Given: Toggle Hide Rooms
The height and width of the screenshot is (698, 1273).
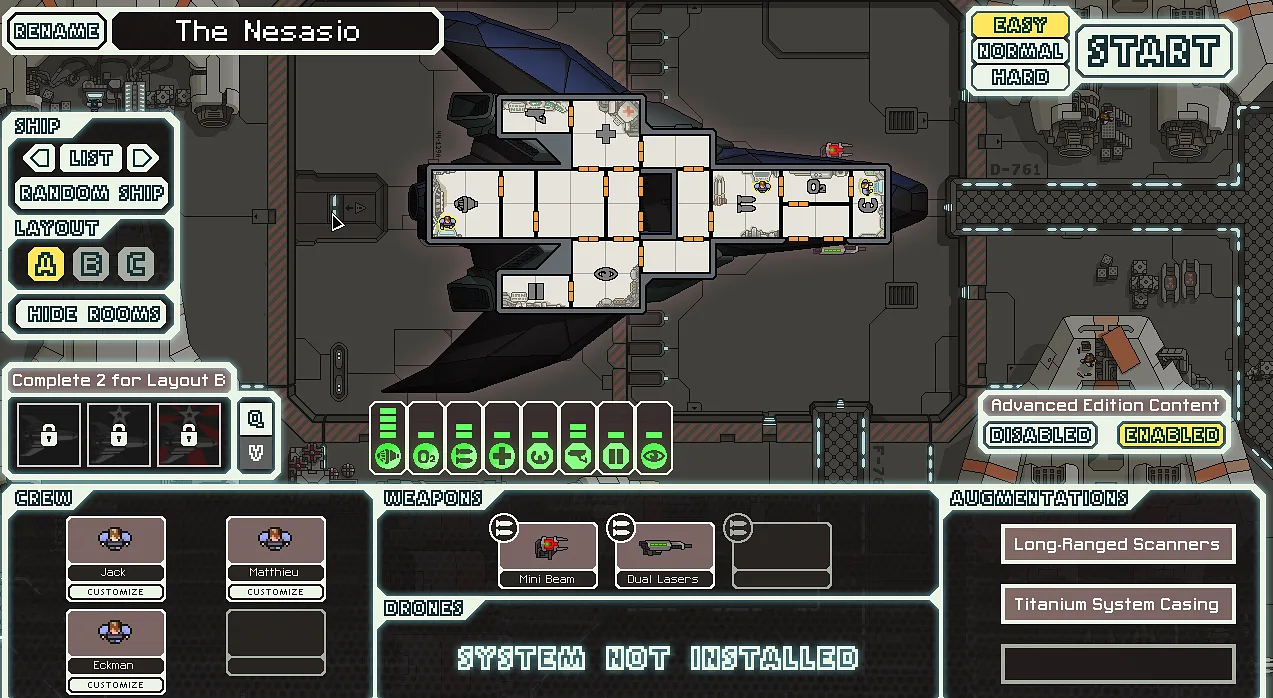Looking at the screenshot, I should [x=94, y=314].
